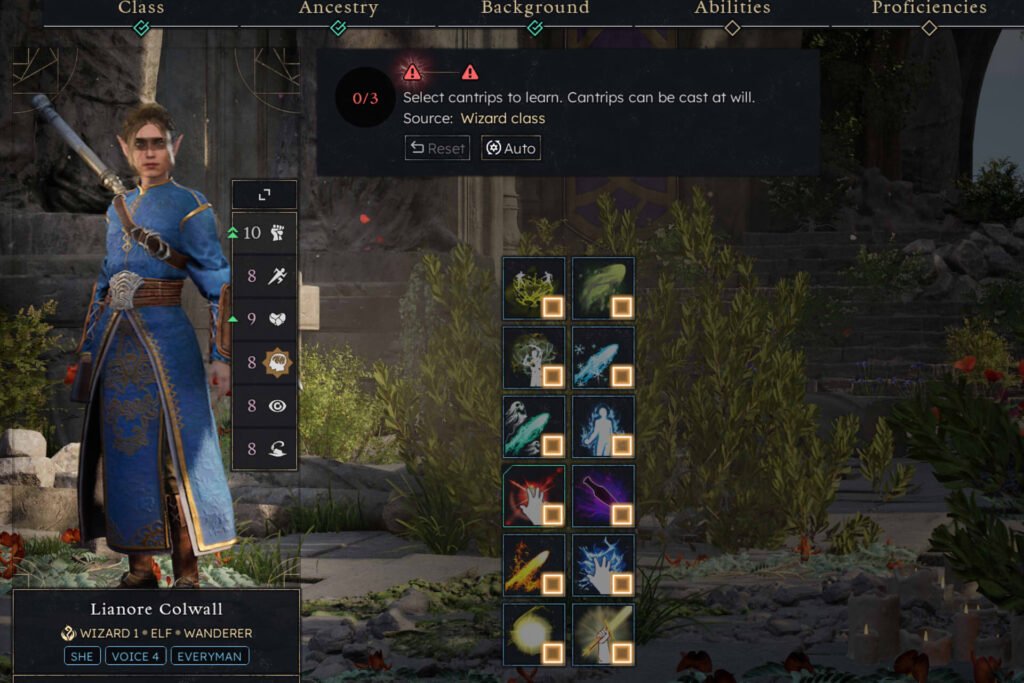1024x683 pixels.
Task: Select the Dexterity running figure stat
Action: click(264, 277)
